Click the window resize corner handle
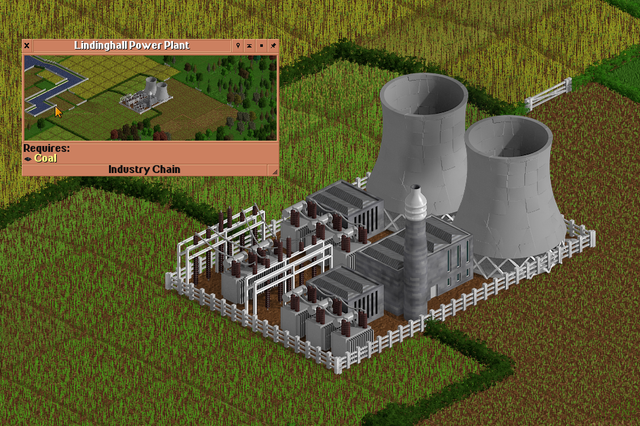640x426 pixels. (273, 170)
